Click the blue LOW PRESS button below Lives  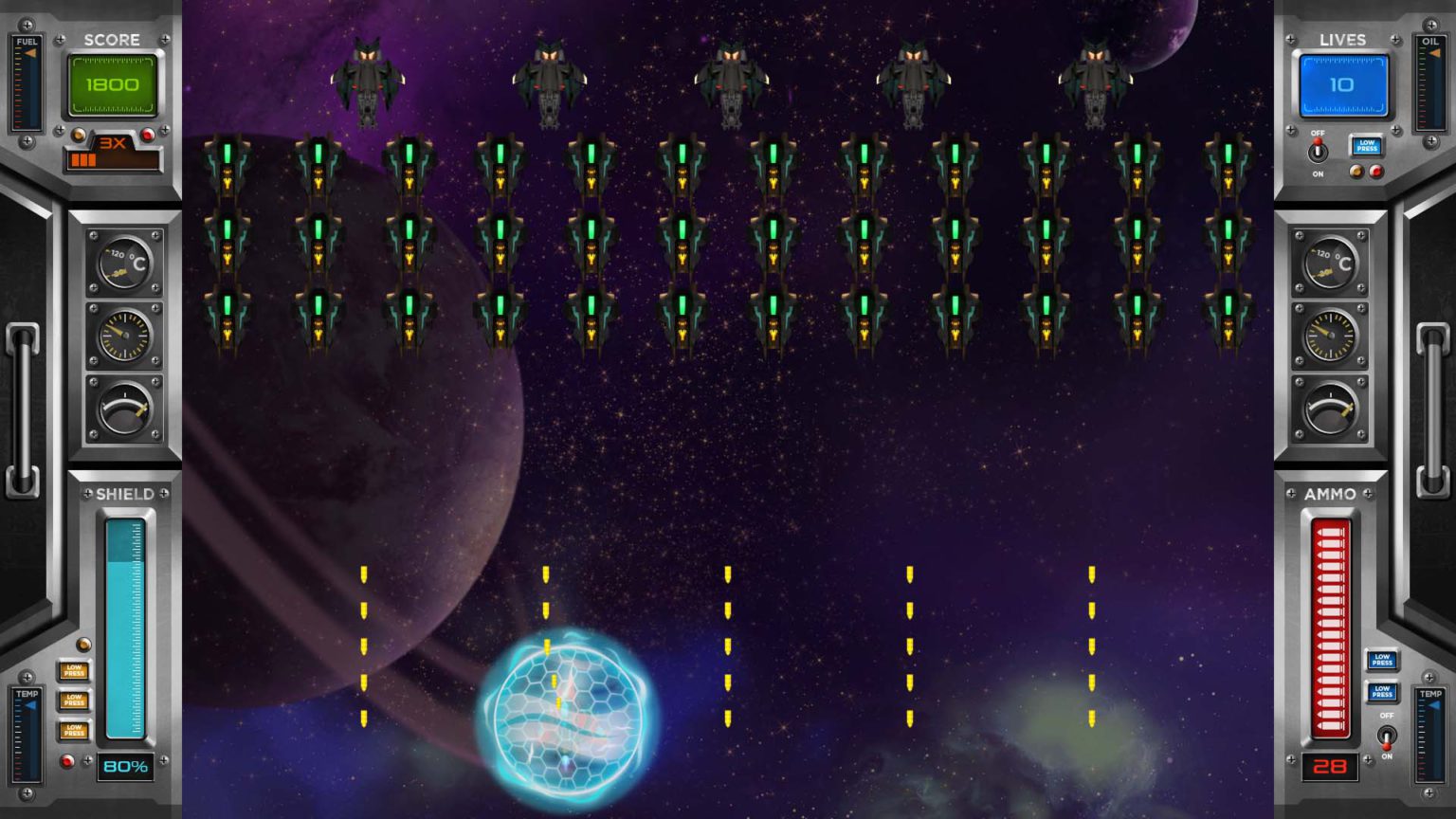click(1366, 146)
